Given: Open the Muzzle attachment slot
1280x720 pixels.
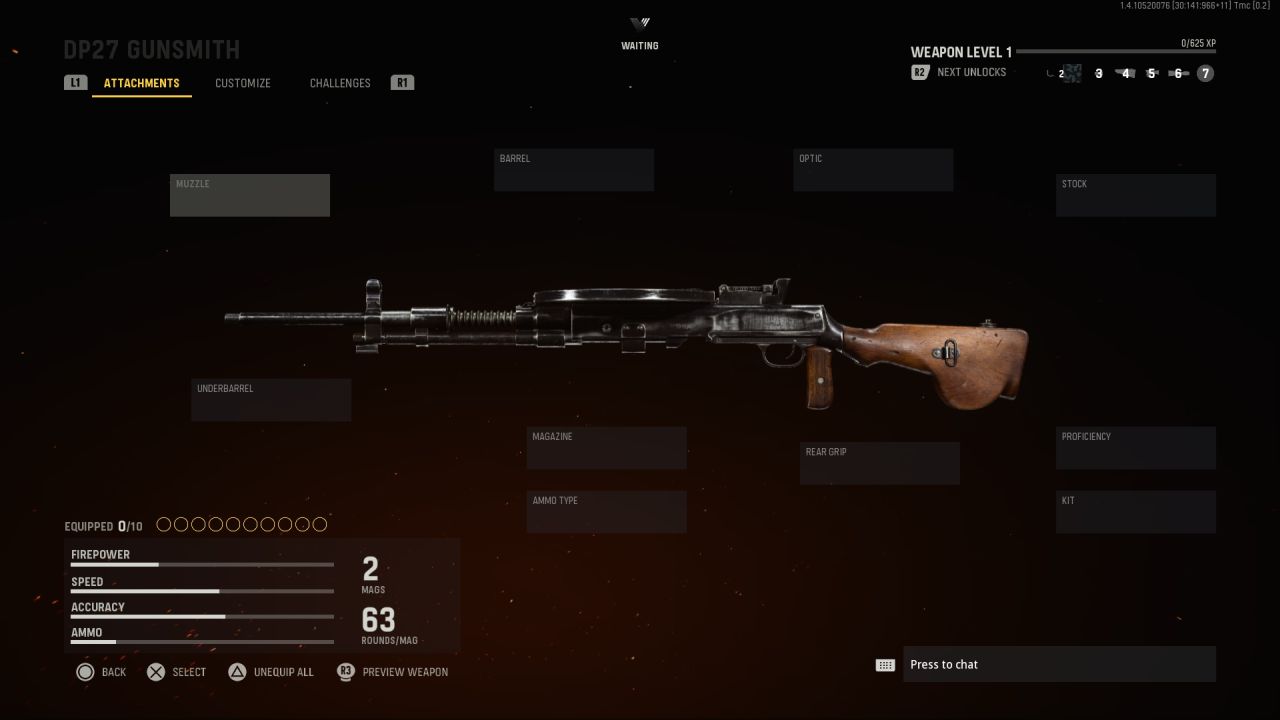Looking at the screenshot, I should tap(249, 195).
